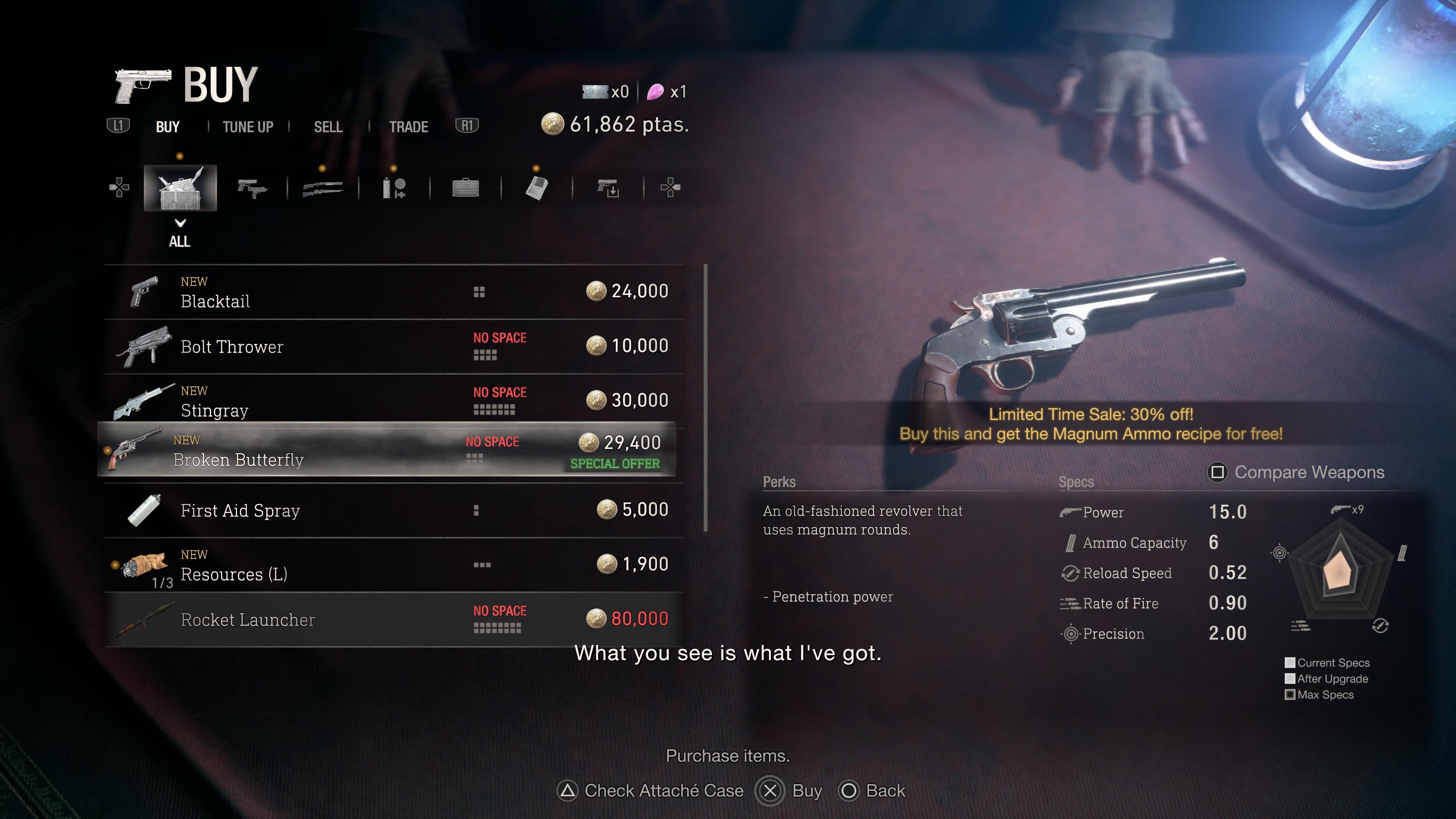Viewport: 1456px width, 819px height.
Task: Click the right category navigation arrow
Action: [672, 188]
